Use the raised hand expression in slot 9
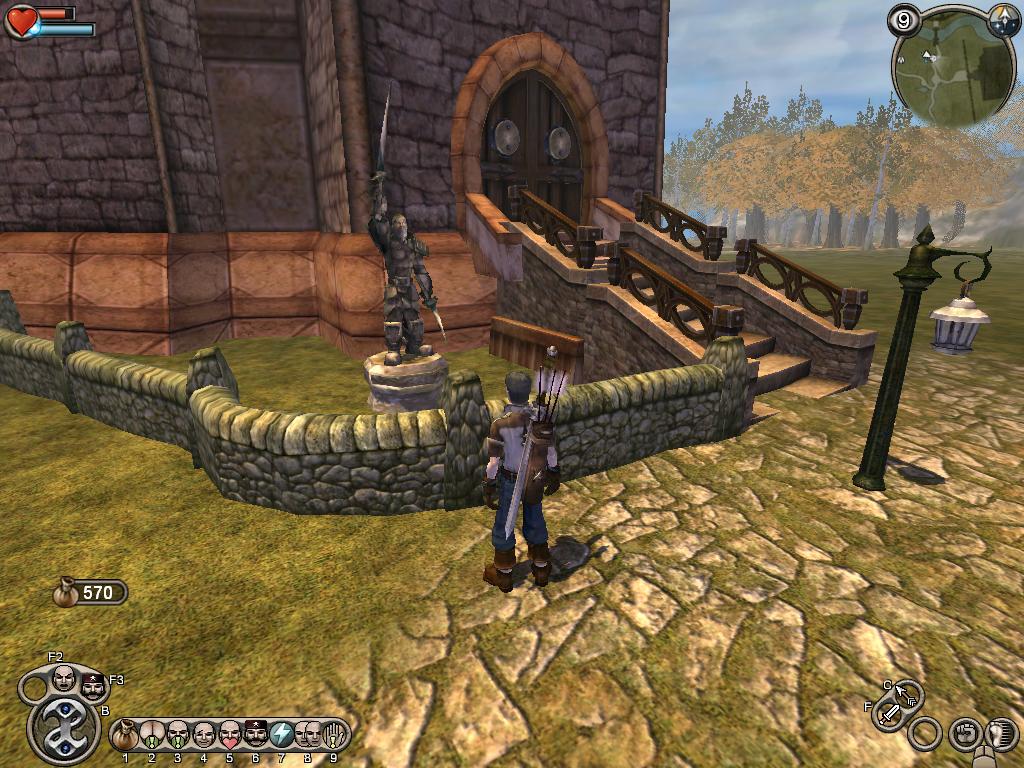Screen dimensions: 1024x768 coord(333,736)
